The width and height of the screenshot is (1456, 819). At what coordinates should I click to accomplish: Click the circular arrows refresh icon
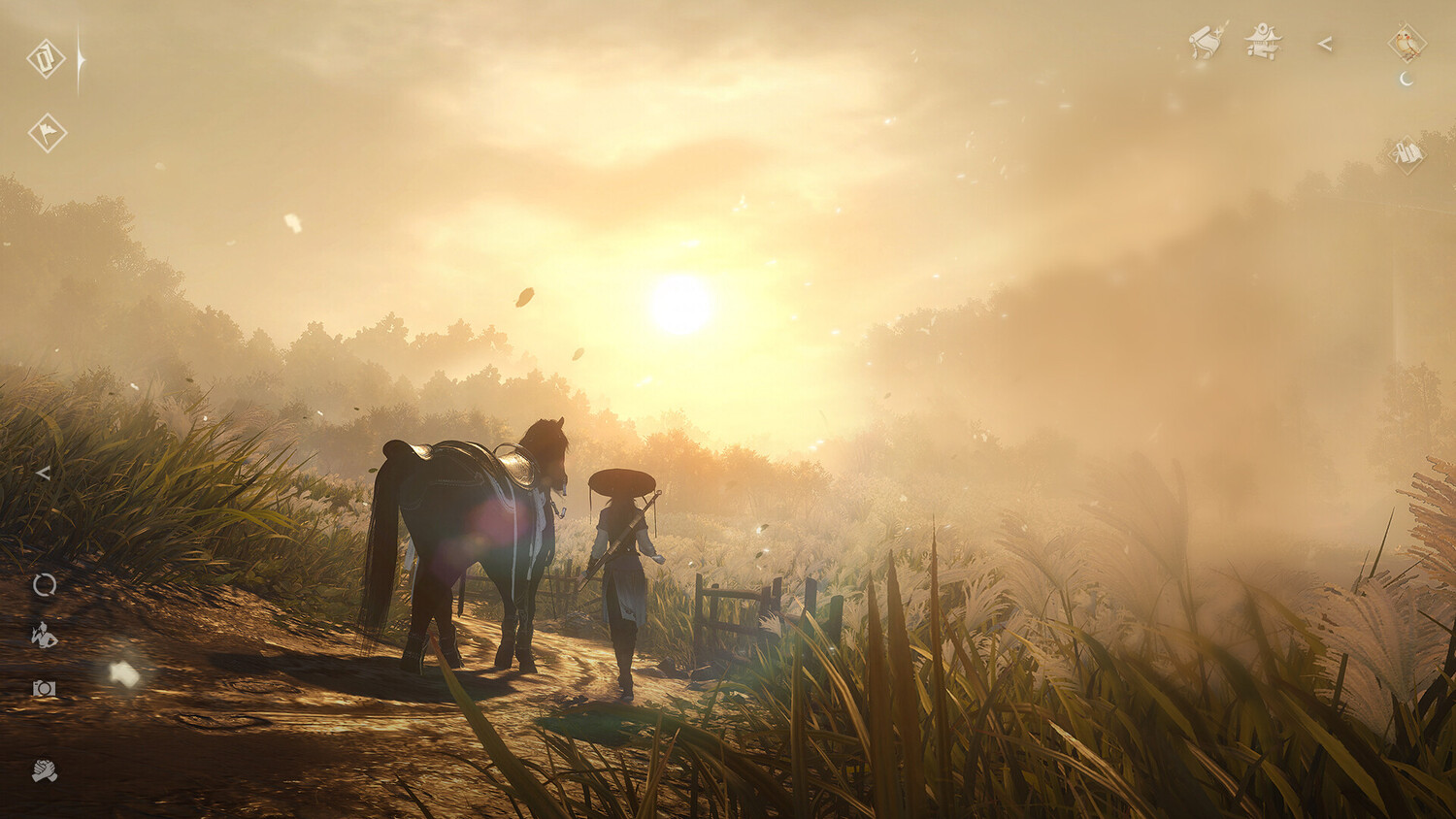click(x=45, y=584)
